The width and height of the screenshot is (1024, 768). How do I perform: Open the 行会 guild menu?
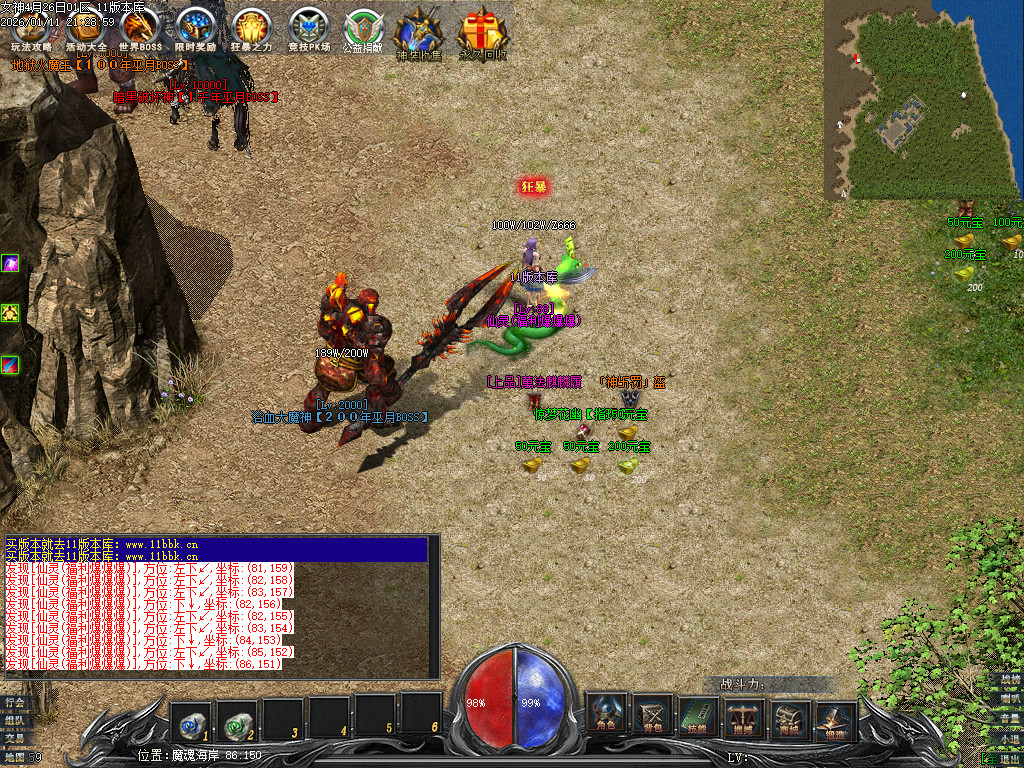(13, 702)
